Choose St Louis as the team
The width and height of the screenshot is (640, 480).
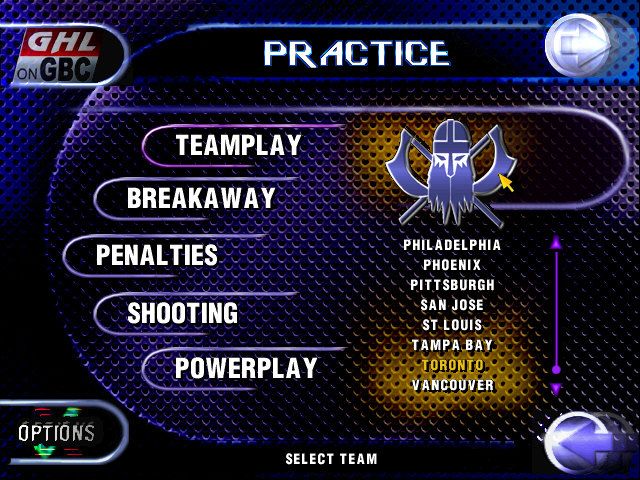(451, 325)
